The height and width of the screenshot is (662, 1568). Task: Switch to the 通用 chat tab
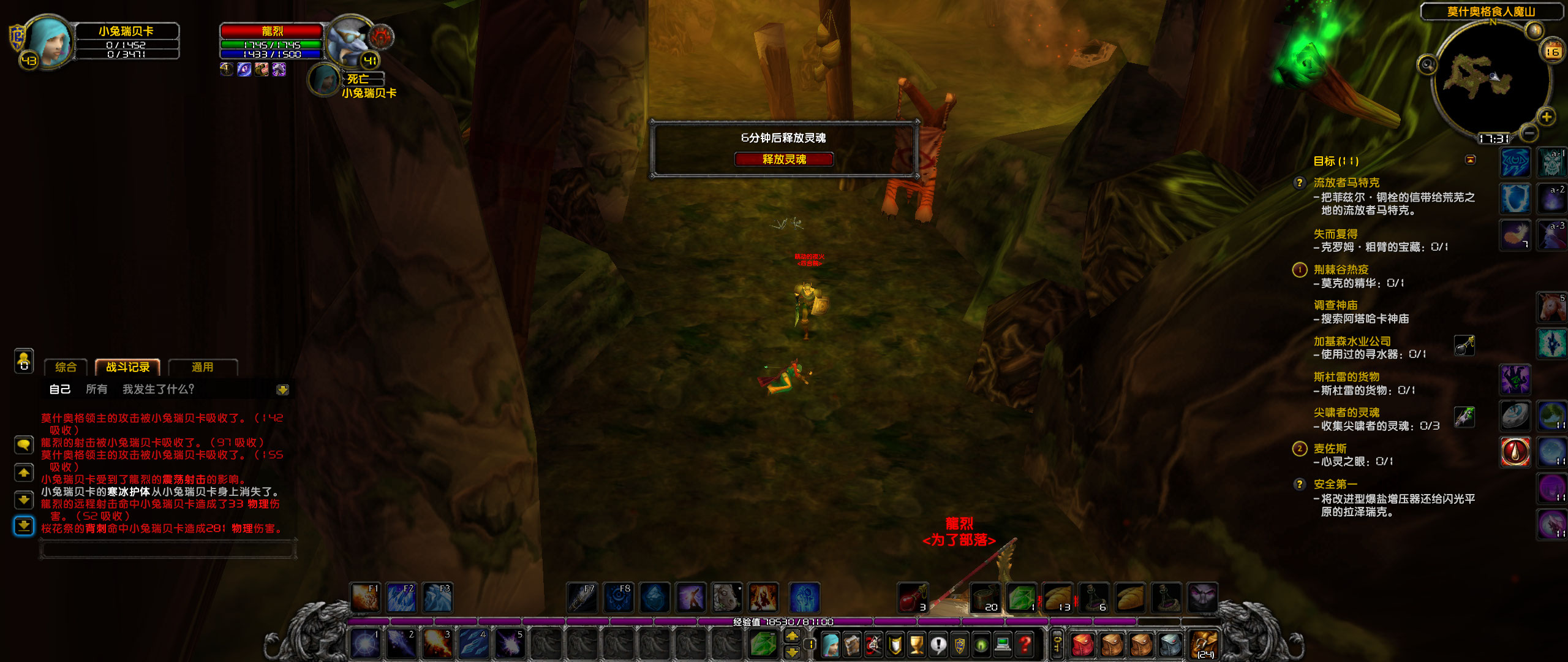point(203,367)
